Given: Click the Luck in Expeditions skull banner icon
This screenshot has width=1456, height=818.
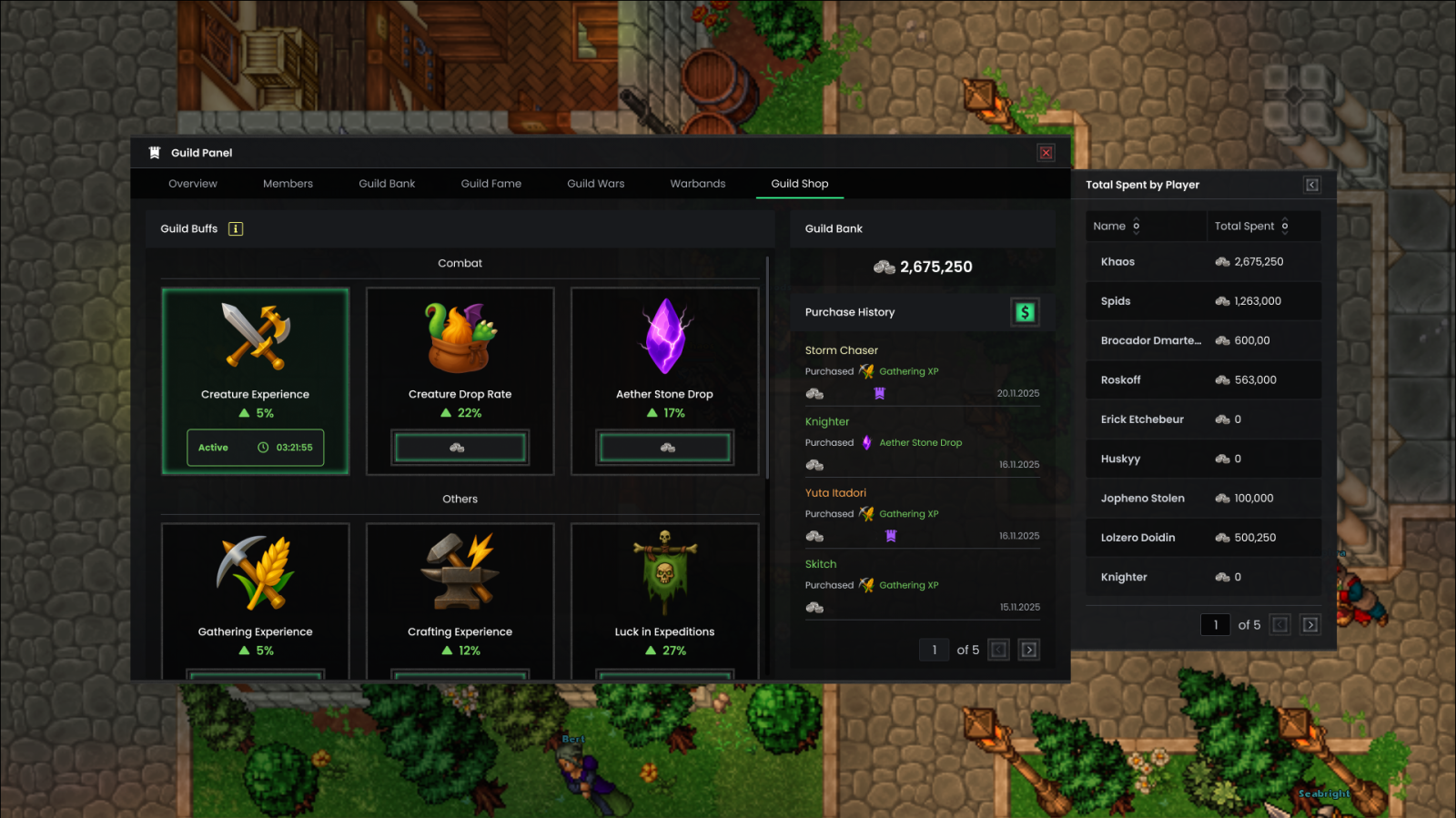Looking at the screenshot, I should (665, 573).
